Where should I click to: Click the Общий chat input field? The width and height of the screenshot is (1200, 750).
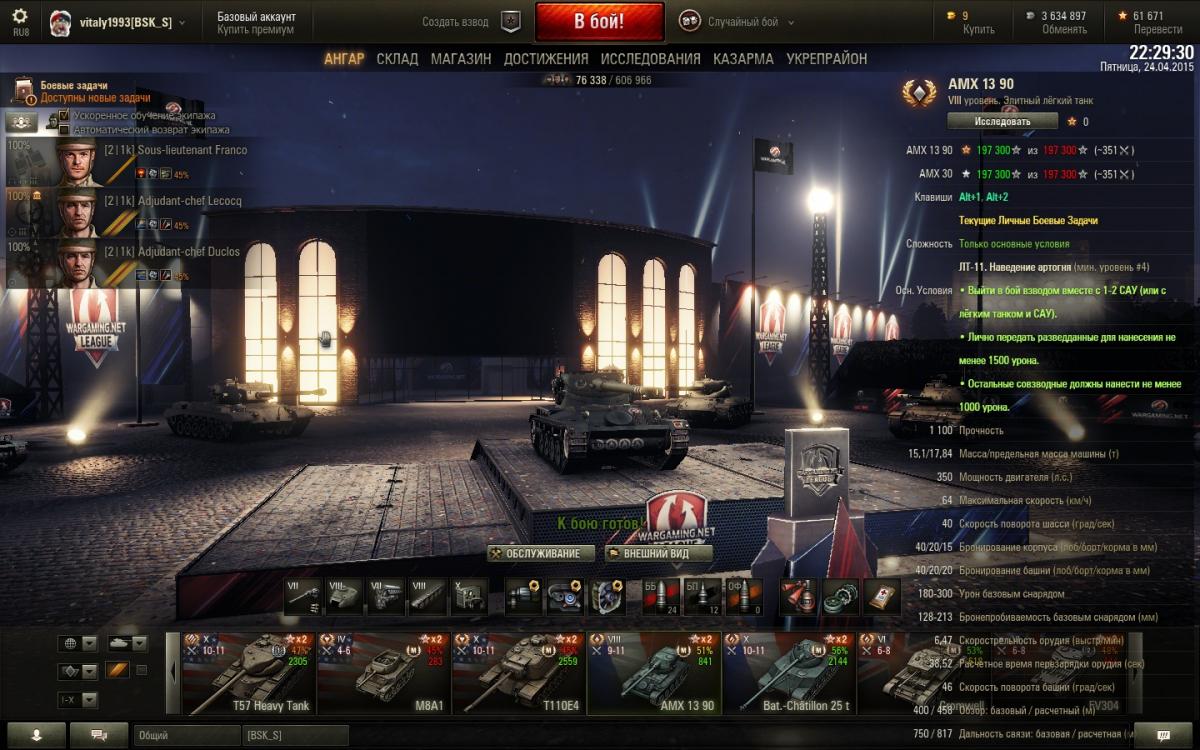[x=185, y=735]
